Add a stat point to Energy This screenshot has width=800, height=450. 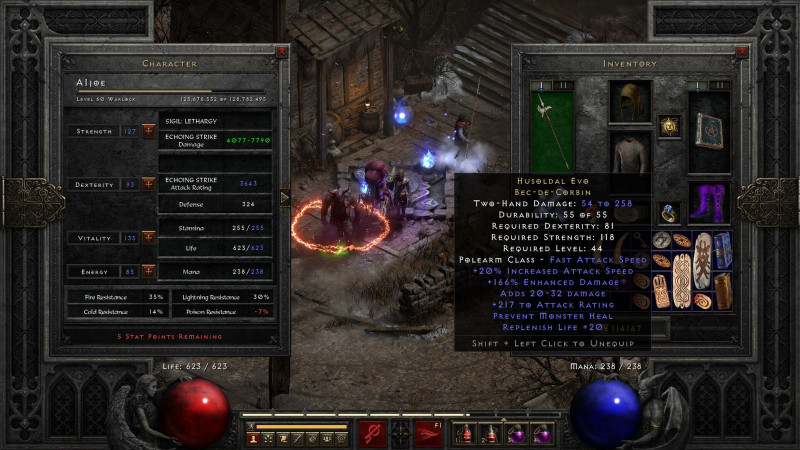[x=148, y=271]
